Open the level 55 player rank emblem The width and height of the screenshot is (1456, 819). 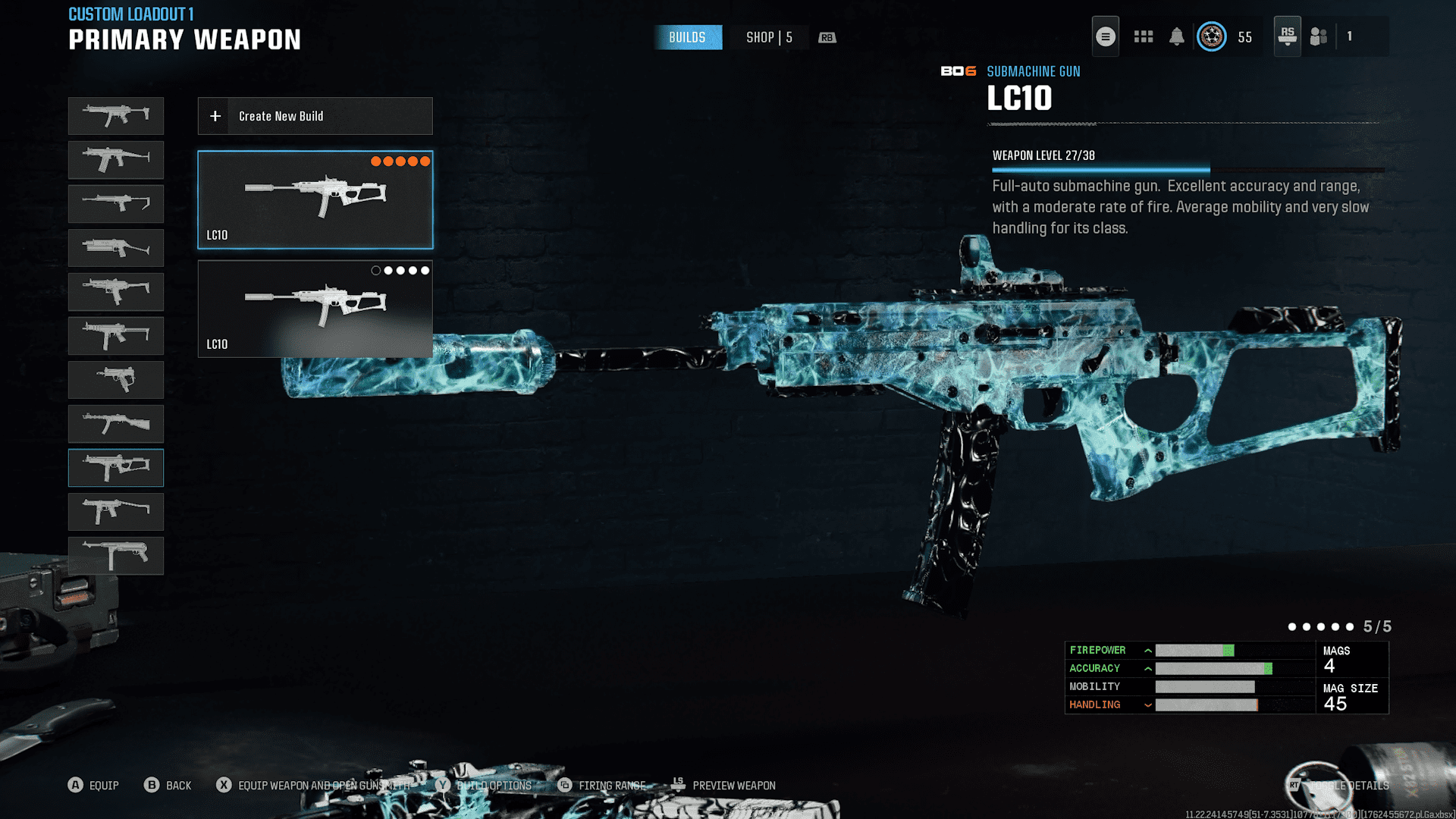pyautogui.click(x=1211, y=36)
